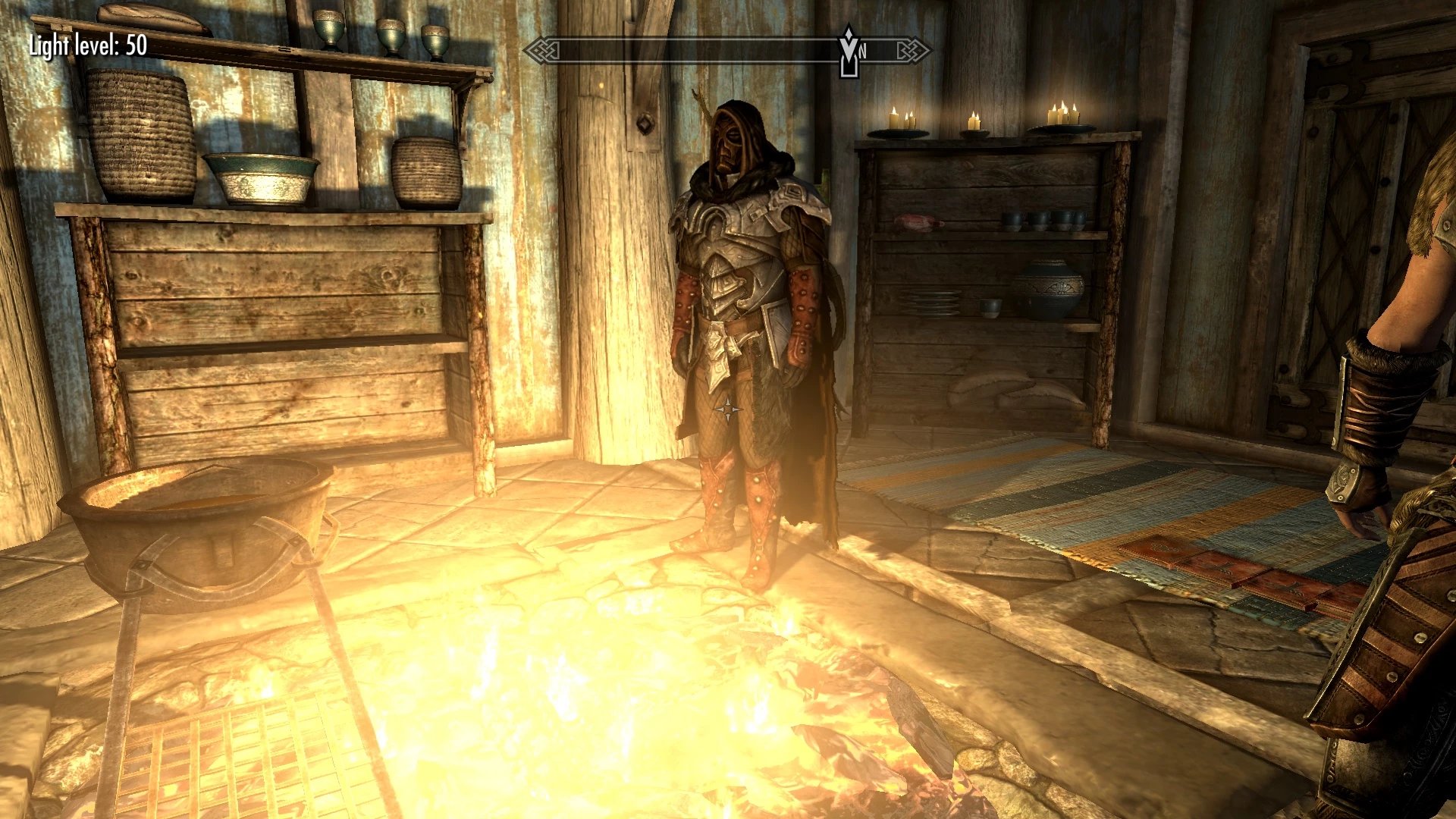Image resolution: width=1456 pixels, height=819 pixels.
Task: Select the quest marker on the compass
Action: 849,52
